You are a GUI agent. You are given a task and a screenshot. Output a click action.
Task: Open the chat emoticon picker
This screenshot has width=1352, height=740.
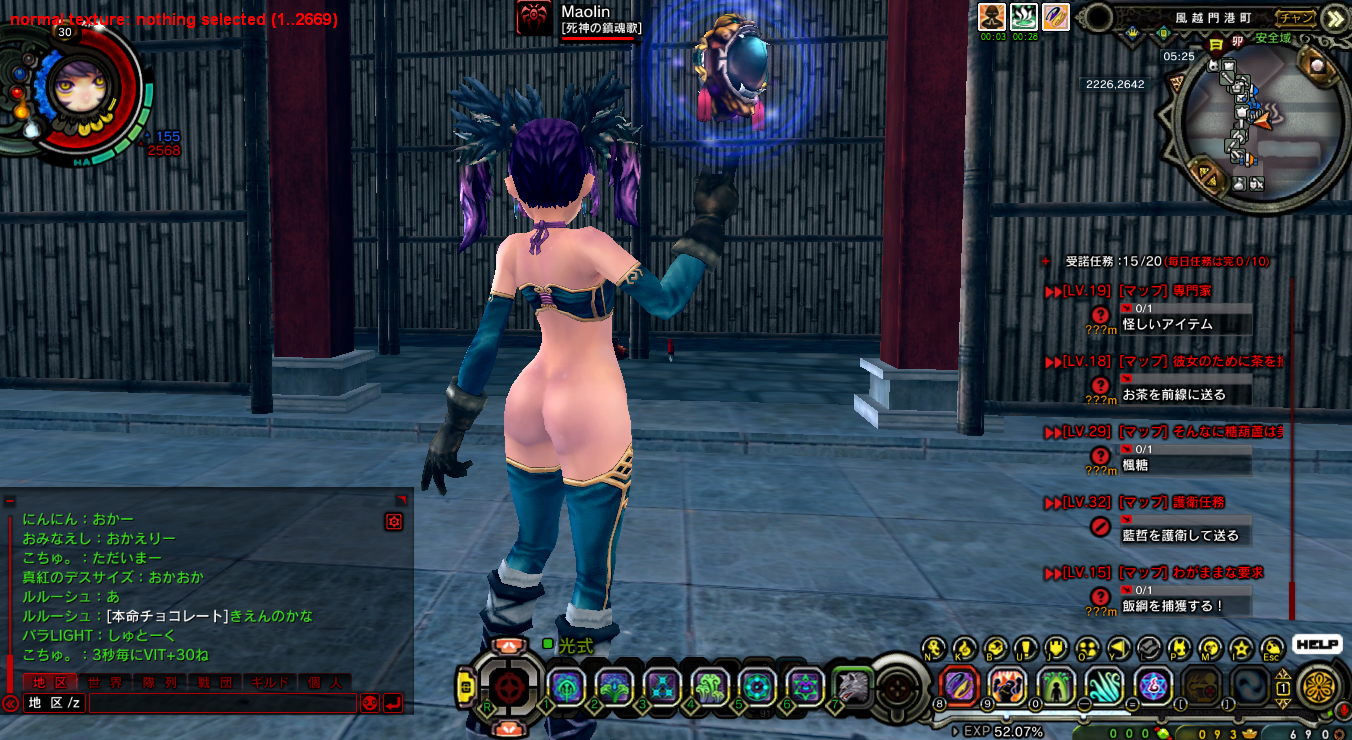pyautogui.click(x=369, y=703)
